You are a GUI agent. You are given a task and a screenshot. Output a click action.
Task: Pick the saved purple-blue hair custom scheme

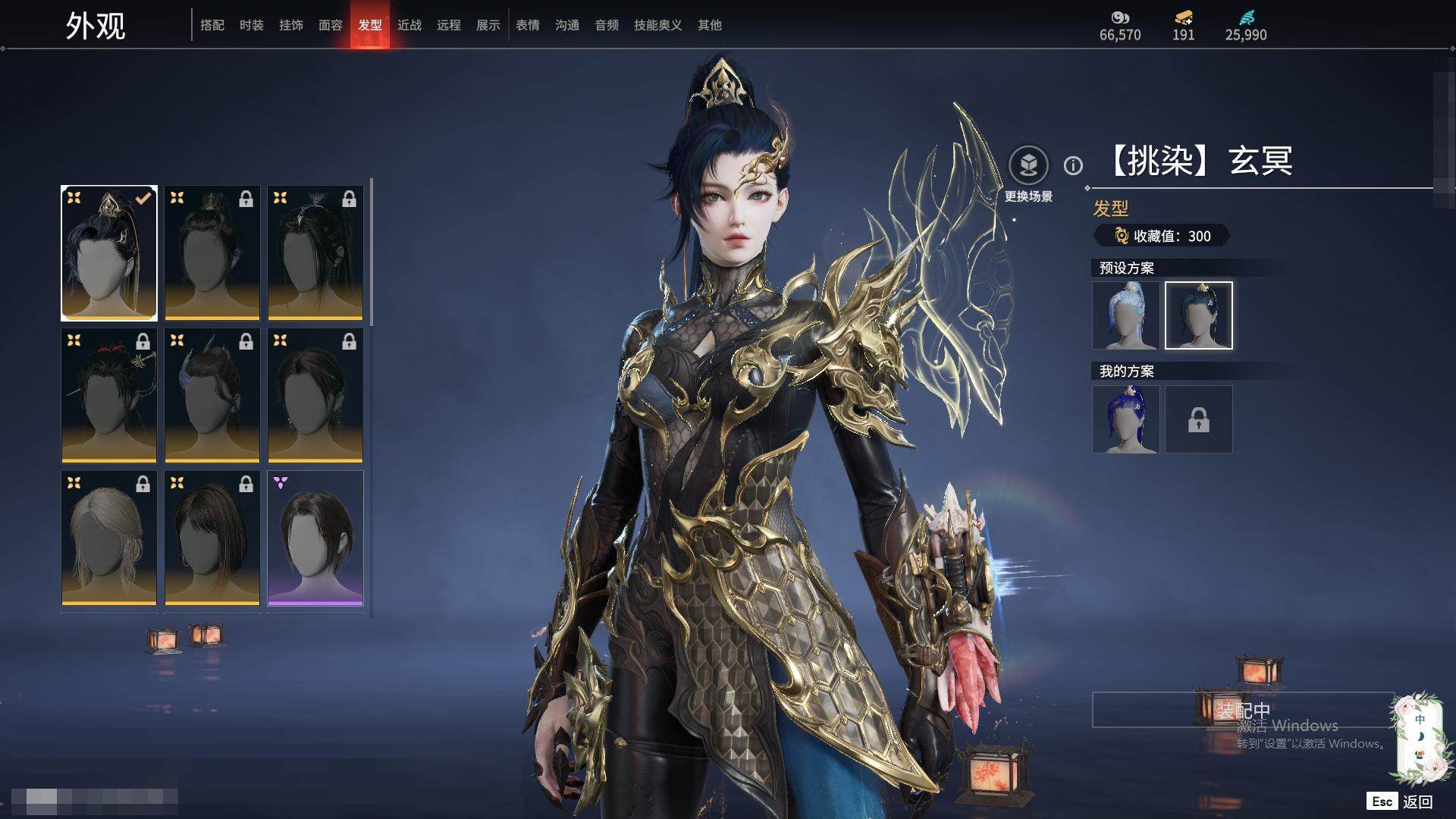click(1126, 419)
